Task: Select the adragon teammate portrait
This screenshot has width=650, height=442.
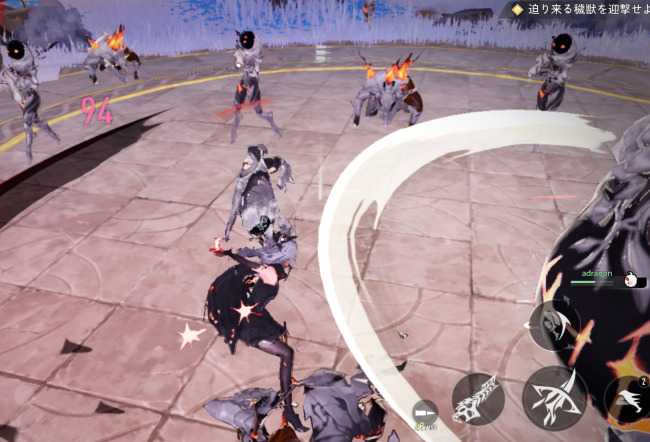Action: (x=631, y=281)
